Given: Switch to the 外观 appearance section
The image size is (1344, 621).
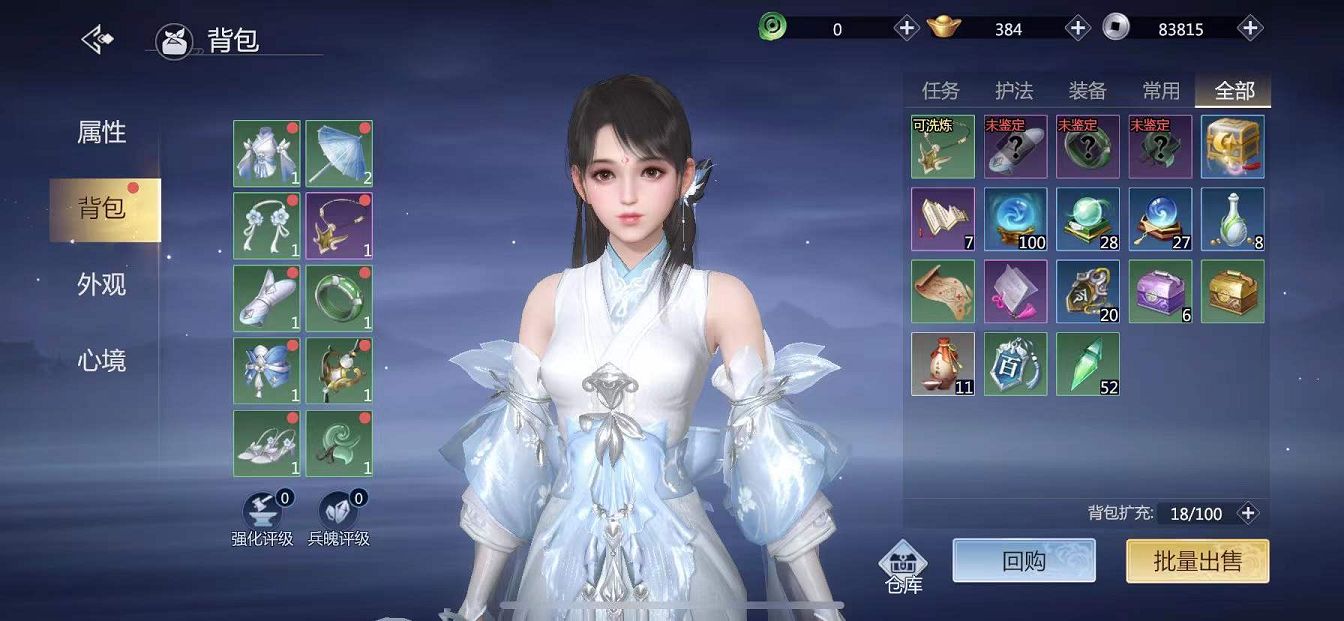Looking at the screenshot, I should [x=102, y=285].
